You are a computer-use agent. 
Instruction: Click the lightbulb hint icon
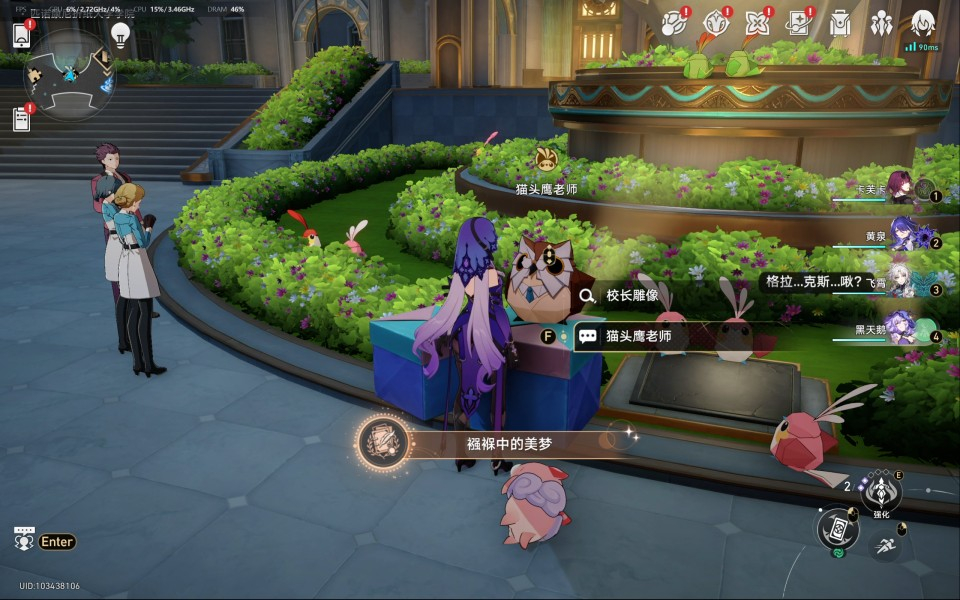pyautogui.click(x=120, y=36)
